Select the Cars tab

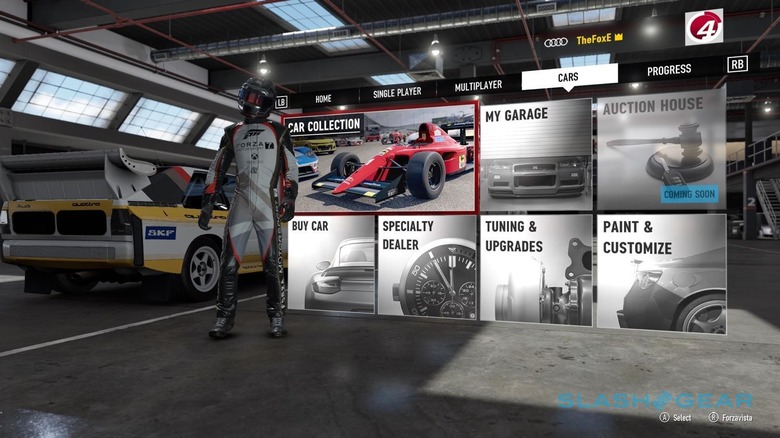click(570, 78)
